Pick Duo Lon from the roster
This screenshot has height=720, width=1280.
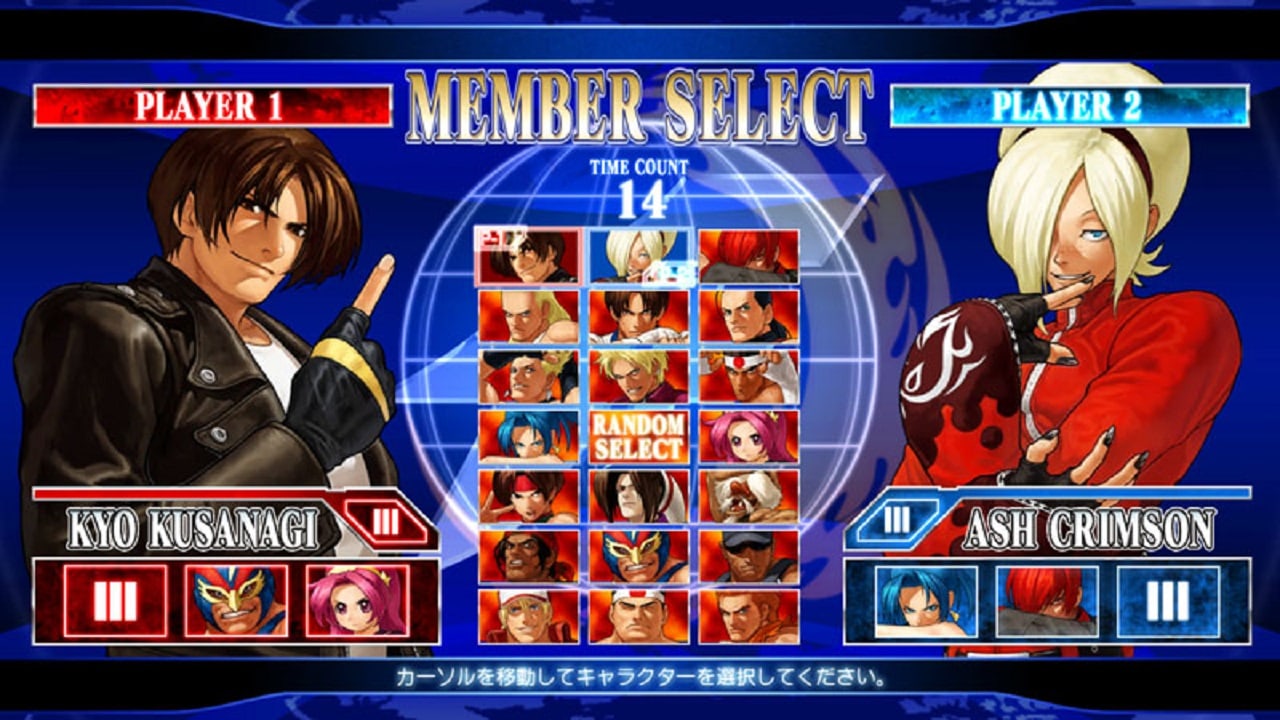[x=638, y=496]
